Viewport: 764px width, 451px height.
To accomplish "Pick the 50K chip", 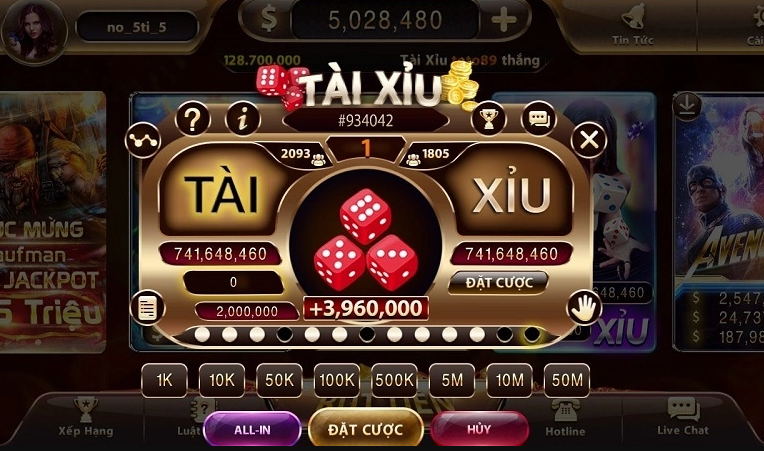I will coord(279,380).
